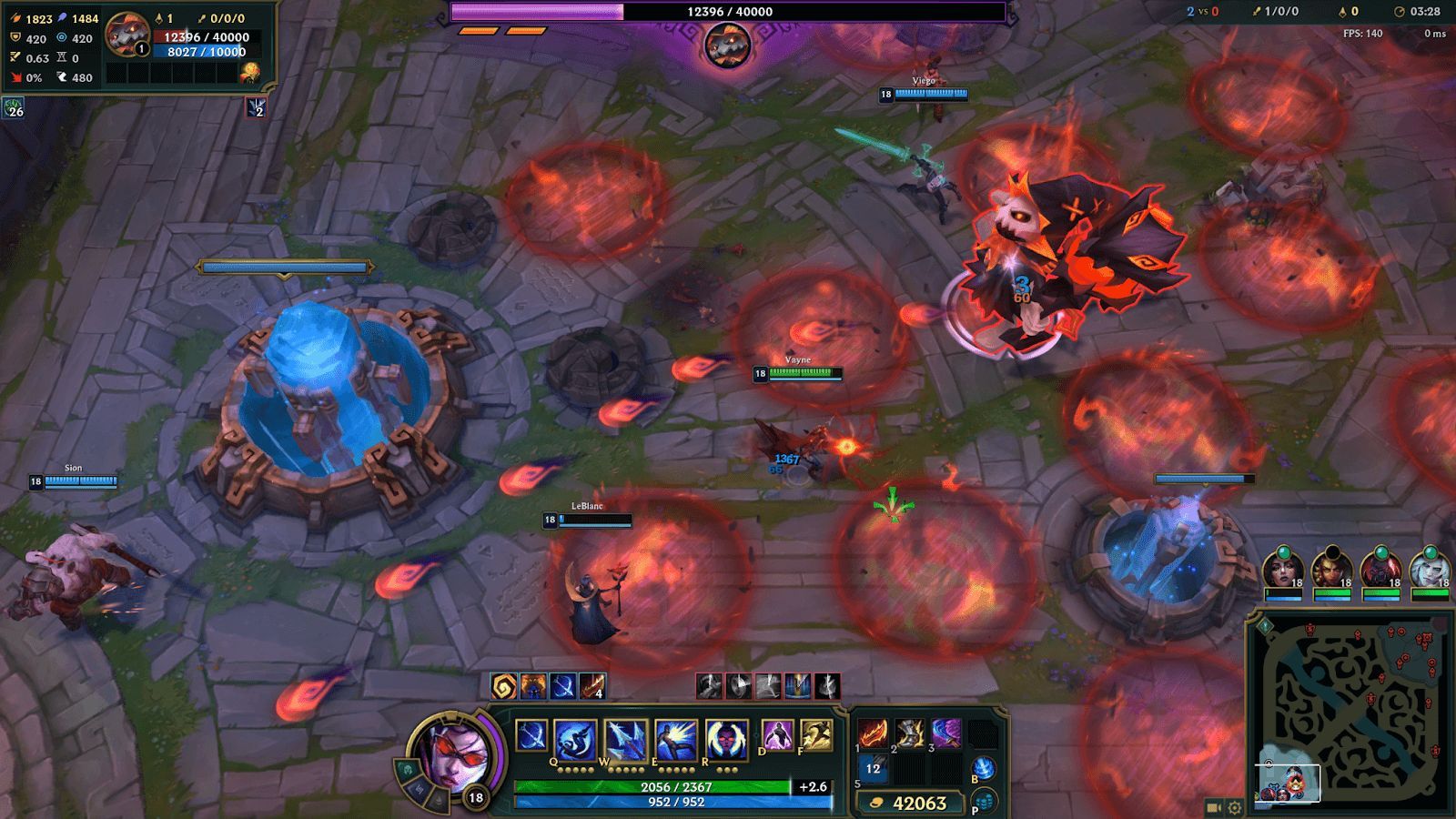Click the red debuff icon above the HUD
This screenshot has width=1456, height=819.
click(x=710, y=684)
